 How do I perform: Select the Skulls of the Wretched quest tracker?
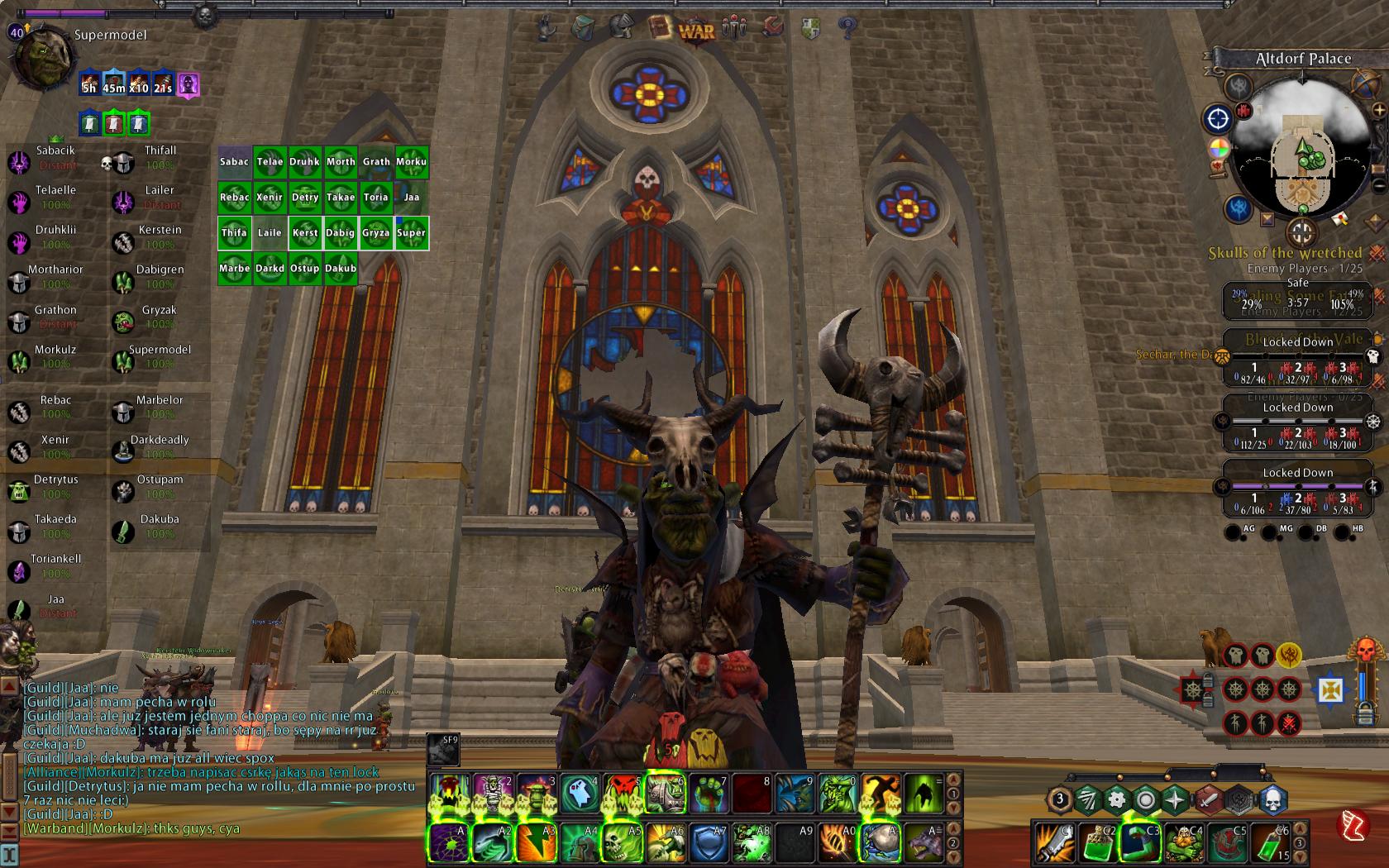coord(1285,253)
